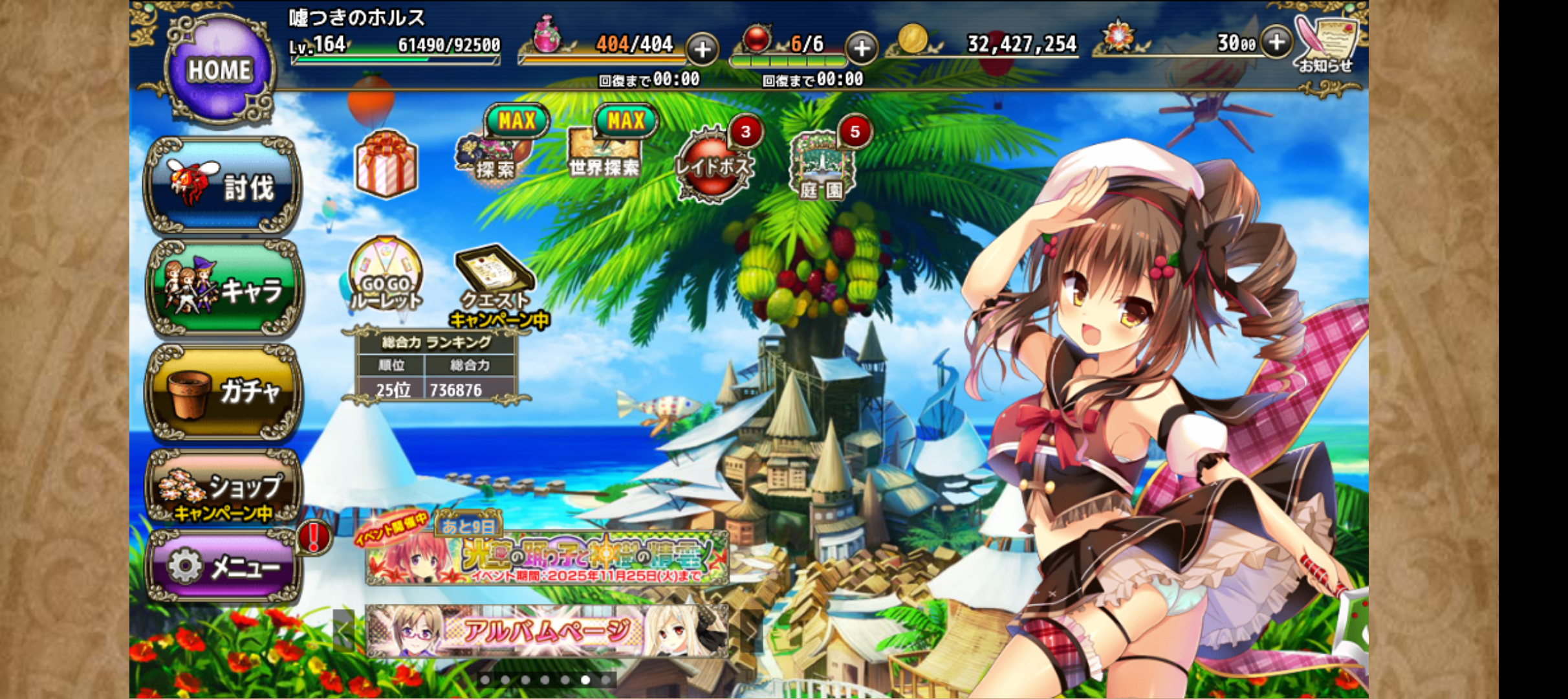Open the HOME orb button
The image size is (1568, 699).
pos(219,69)
